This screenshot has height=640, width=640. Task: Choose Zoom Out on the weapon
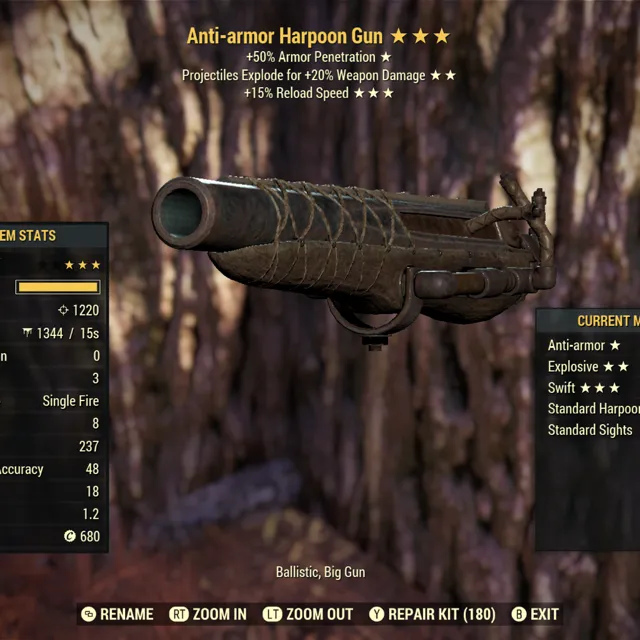tap(308, 614)
